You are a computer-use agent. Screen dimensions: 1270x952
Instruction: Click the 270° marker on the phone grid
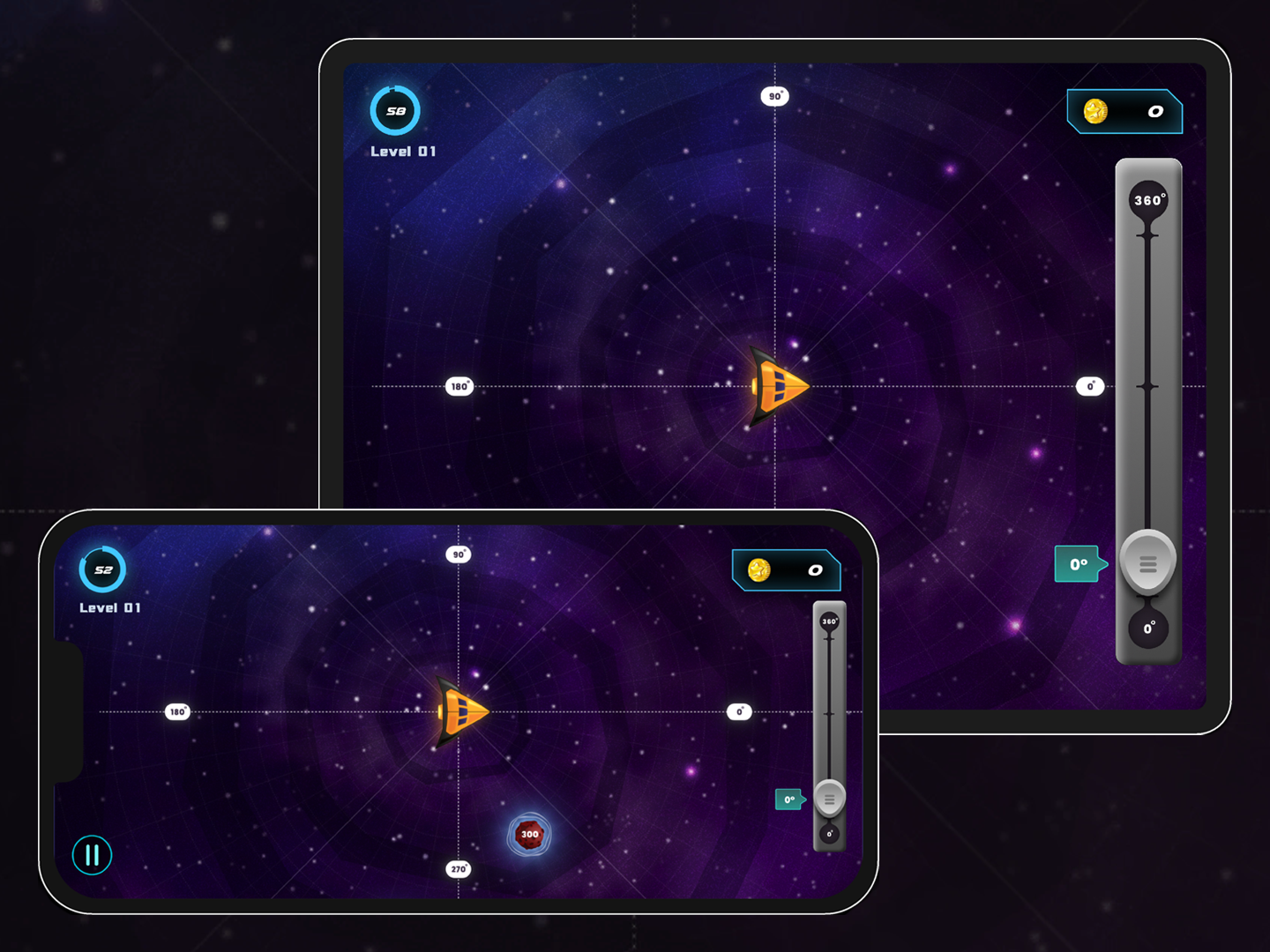[x=458, y=868]
